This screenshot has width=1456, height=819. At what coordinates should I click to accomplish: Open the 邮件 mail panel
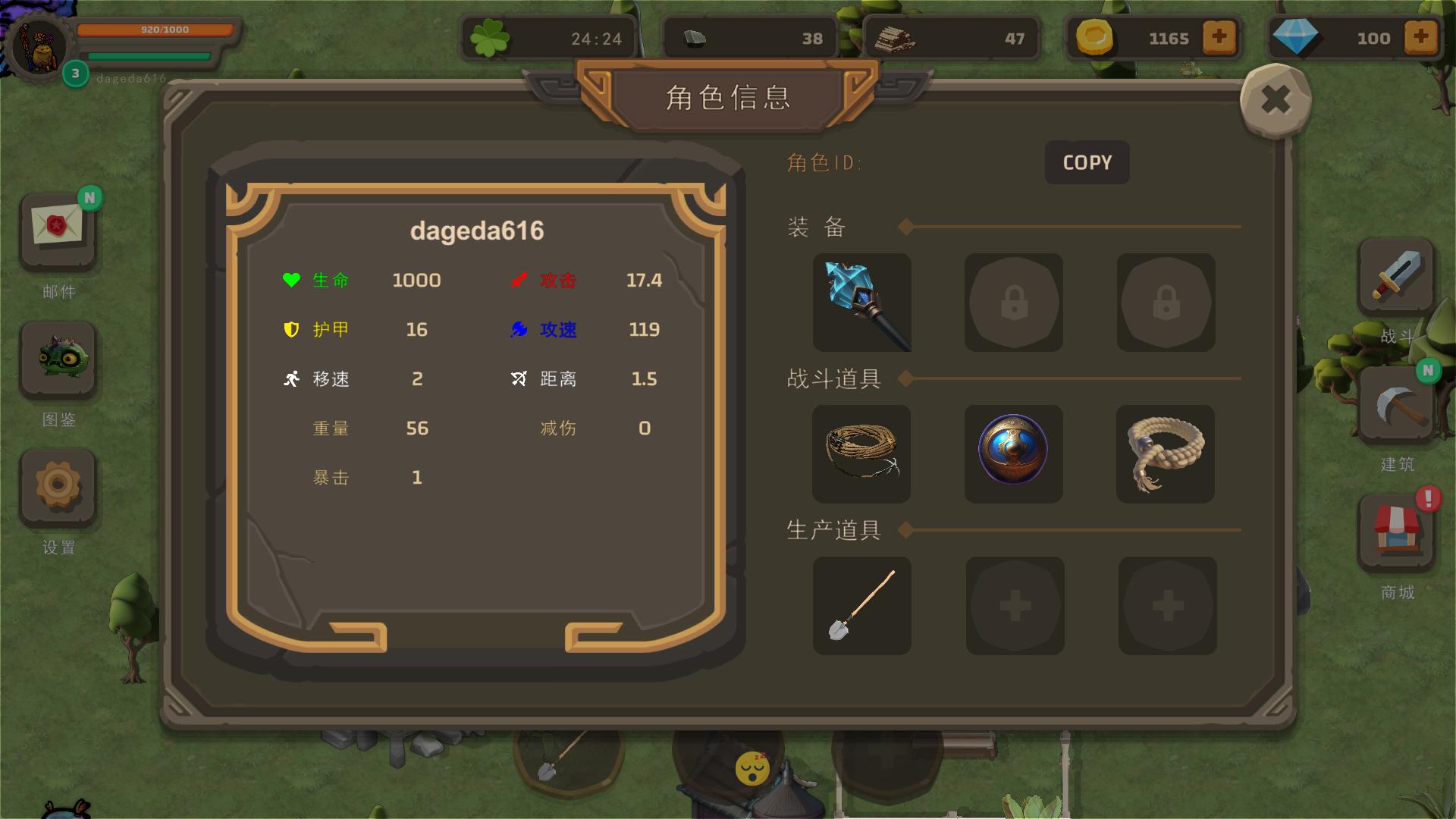click(58, 231)
